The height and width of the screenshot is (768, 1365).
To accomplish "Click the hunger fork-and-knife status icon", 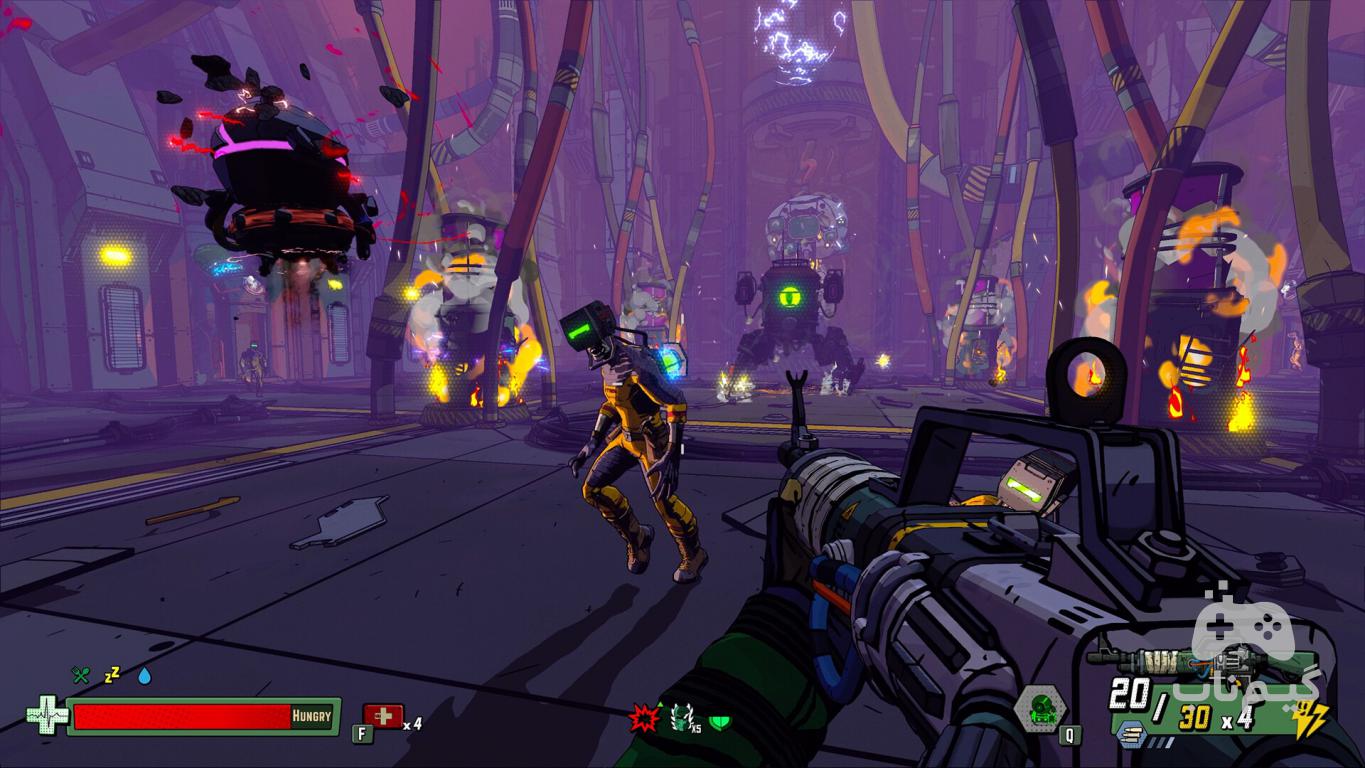I will (x=80, y=675).
